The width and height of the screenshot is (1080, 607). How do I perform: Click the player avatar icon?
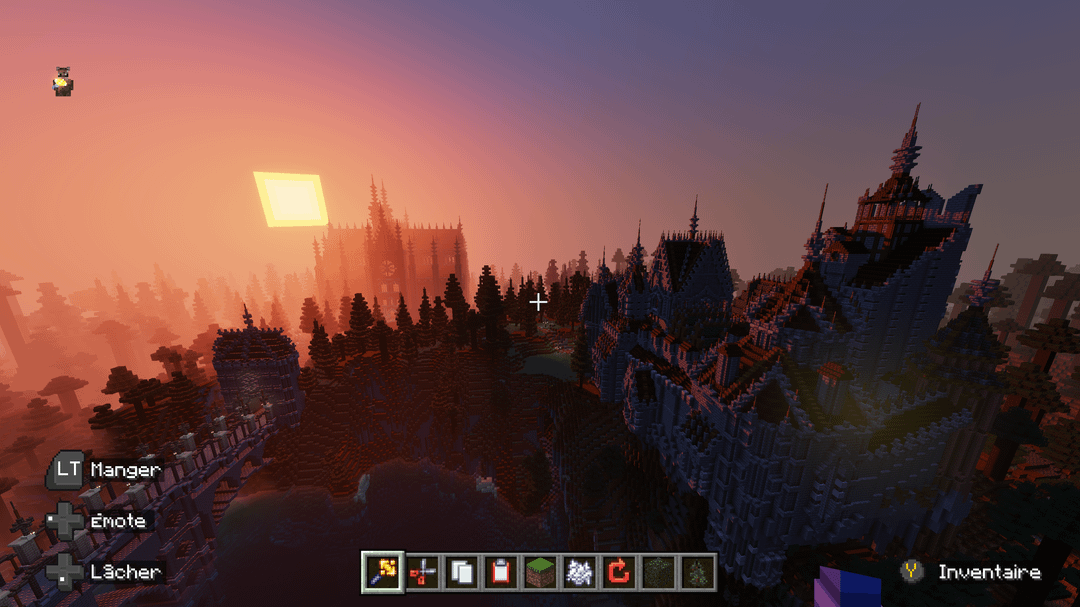(x=63, y=82)
